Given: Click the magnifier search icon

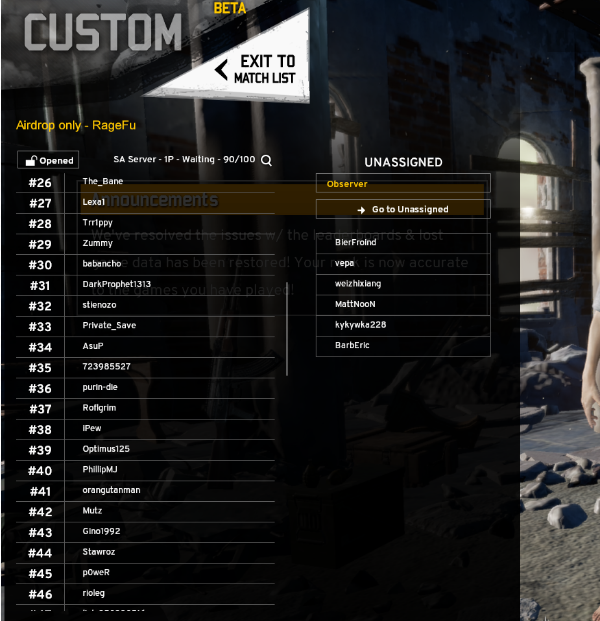Looking at the screenshot, I should coord(266,160).
